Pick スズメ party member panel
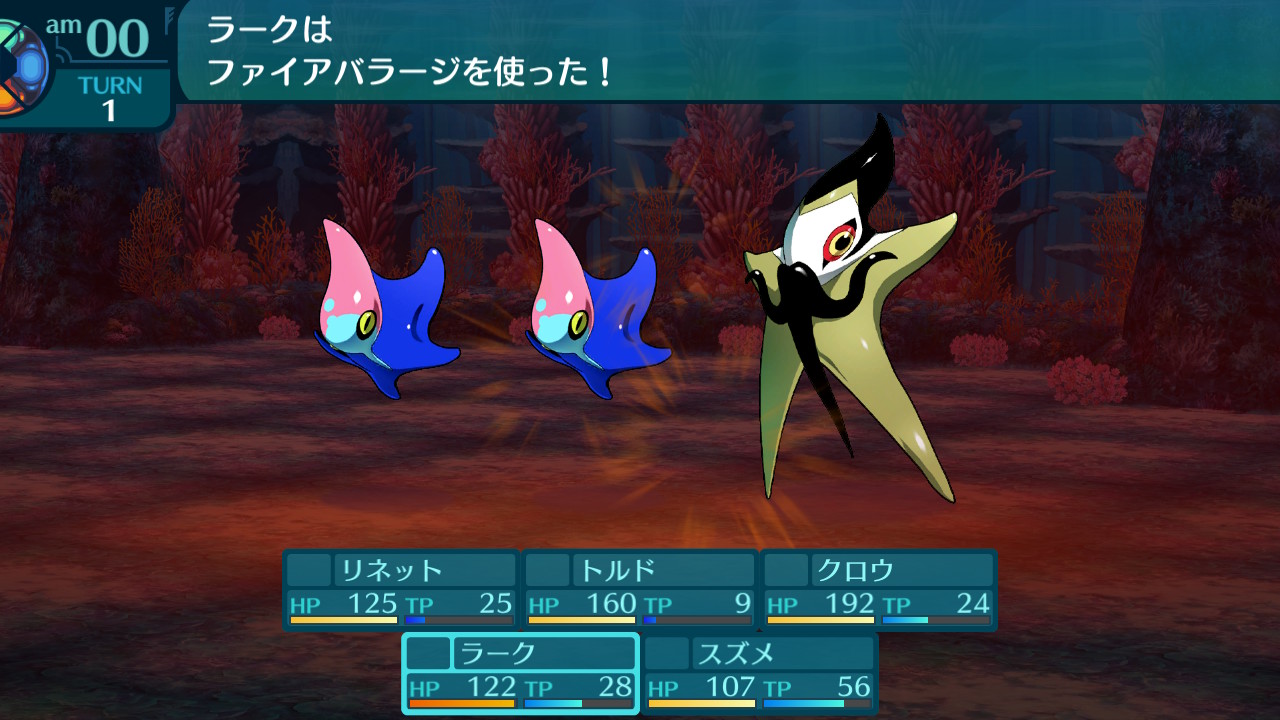Viewport: 1280px width, 720px height. click(759, 673)
